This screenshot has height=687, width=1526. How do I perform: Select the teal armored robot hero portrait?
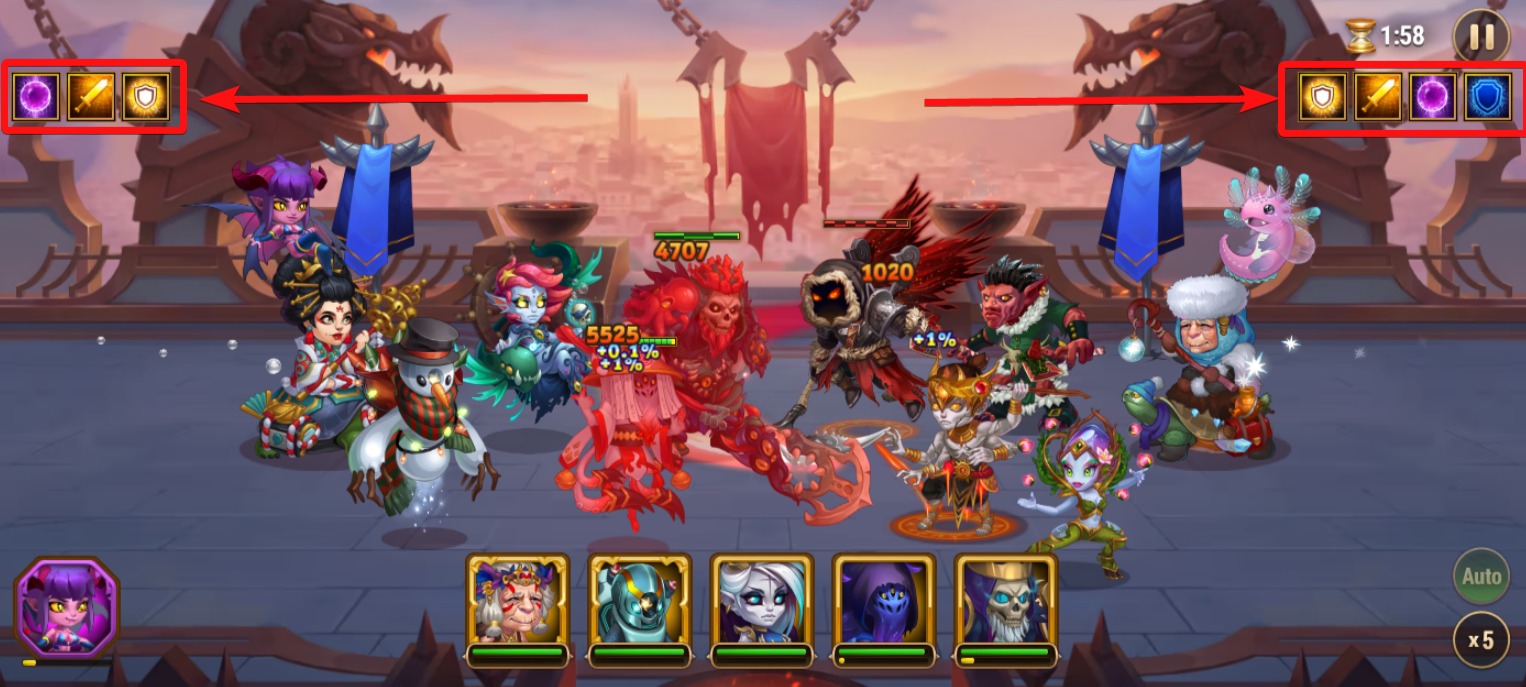(x=640, y=601)
